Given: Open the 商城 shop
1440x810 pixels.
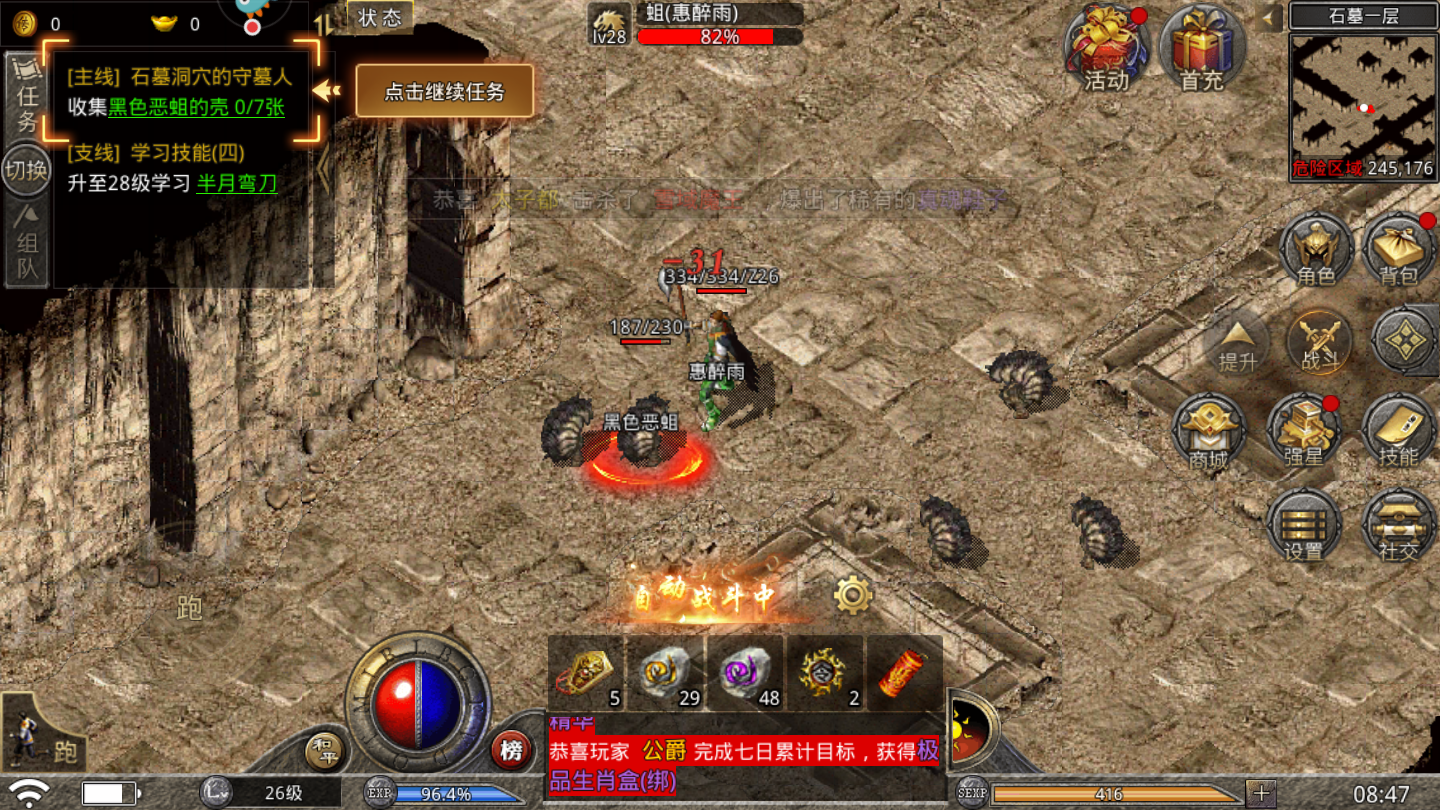Looking at the screenshot, I should click(x=1208, y=432).
